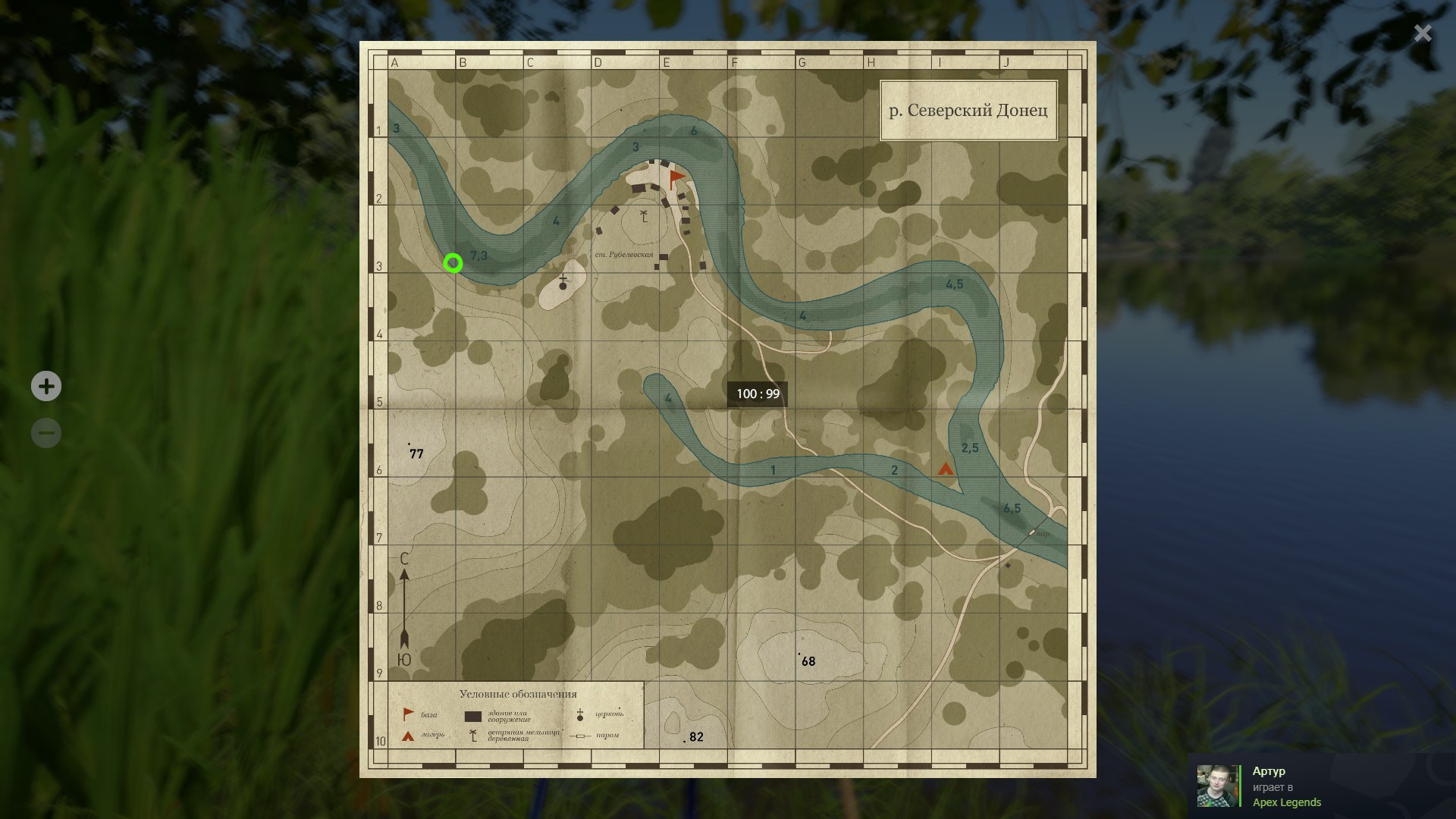Click the green circle player position marker
The height and width of the screenshot is (819, 1456).
click(x=454, y=263)
